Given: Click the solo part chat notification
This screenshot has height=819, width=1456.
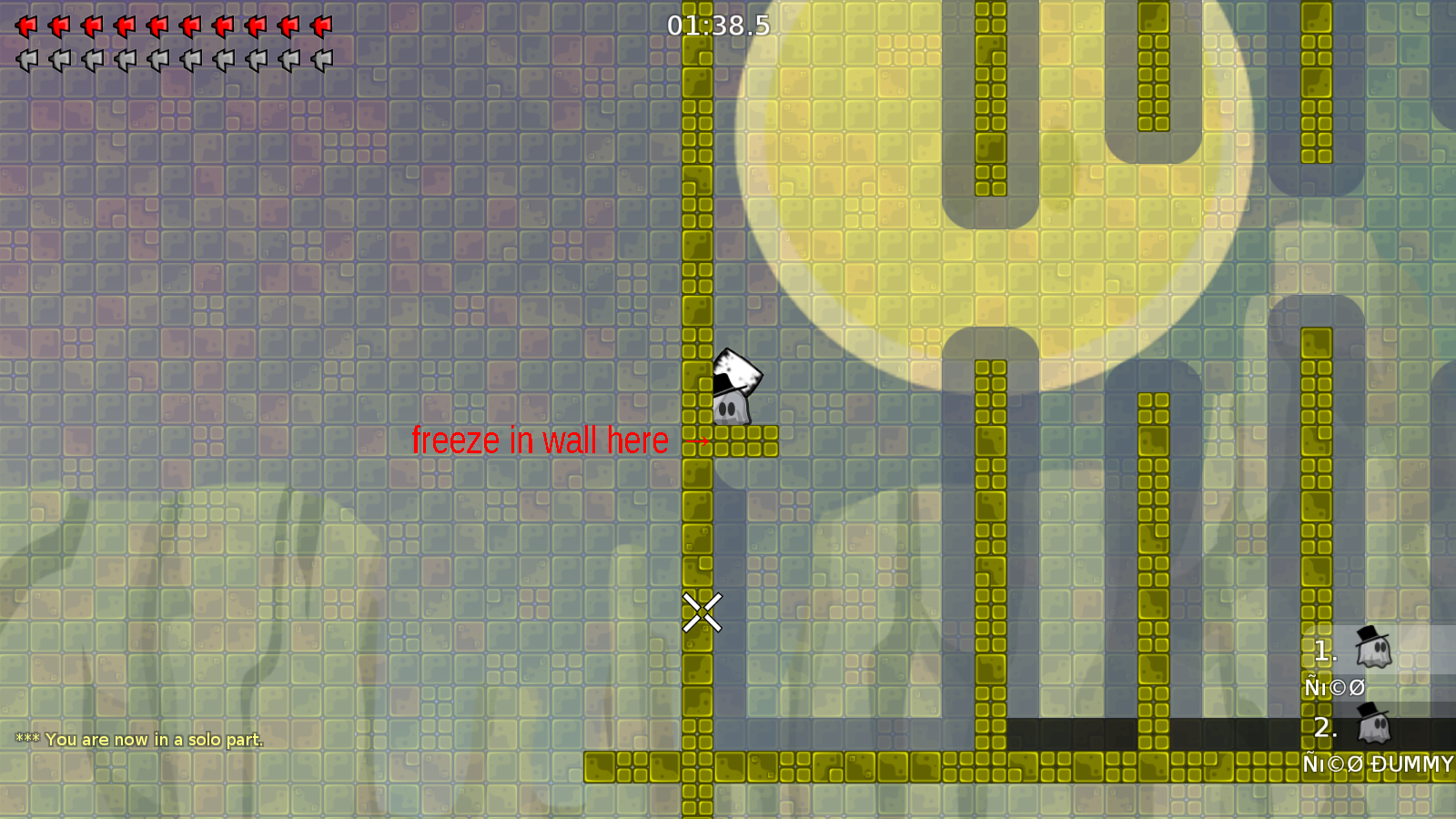Looking at the screenshot, I should 139,740.
